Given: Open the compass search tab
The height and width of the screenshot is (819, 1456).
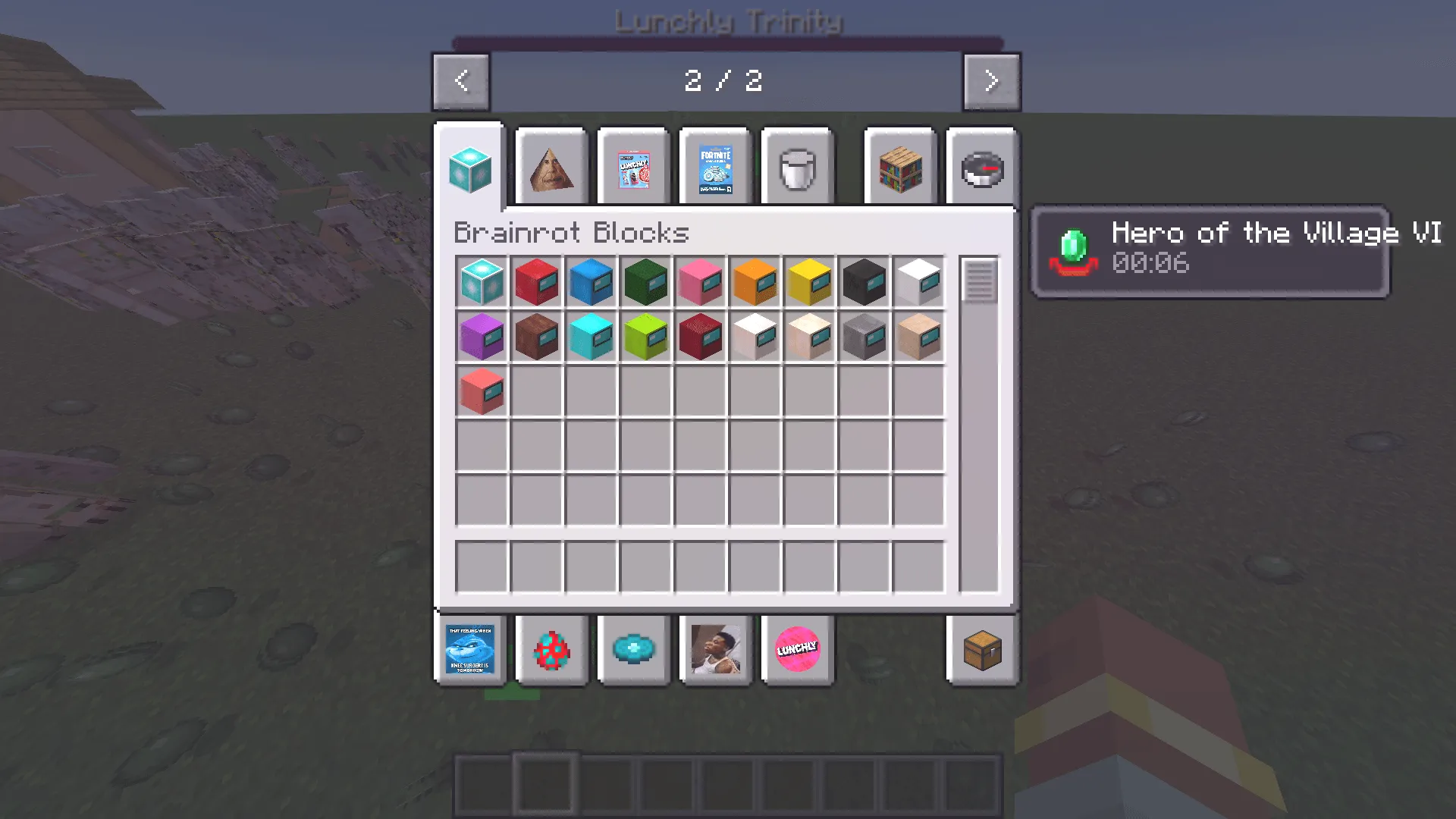Looking at the screenshot, I should (981, 167).
